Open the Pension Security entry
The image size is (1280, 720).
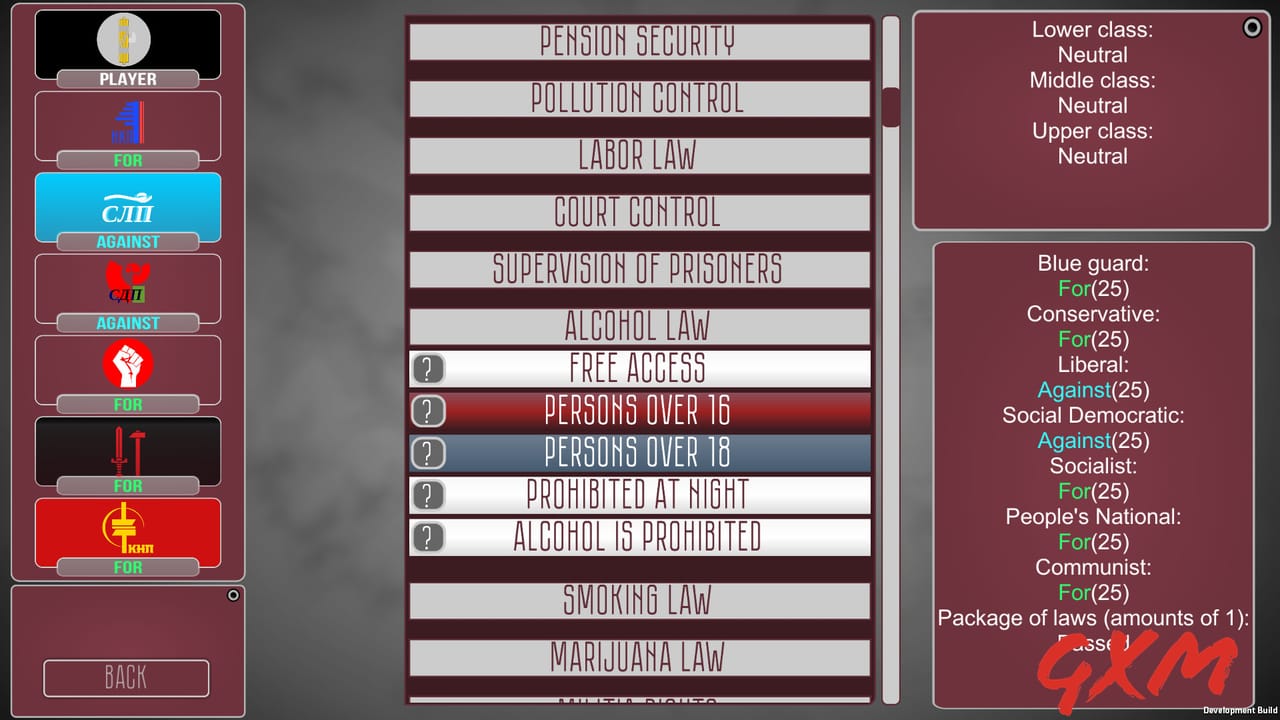640,41
